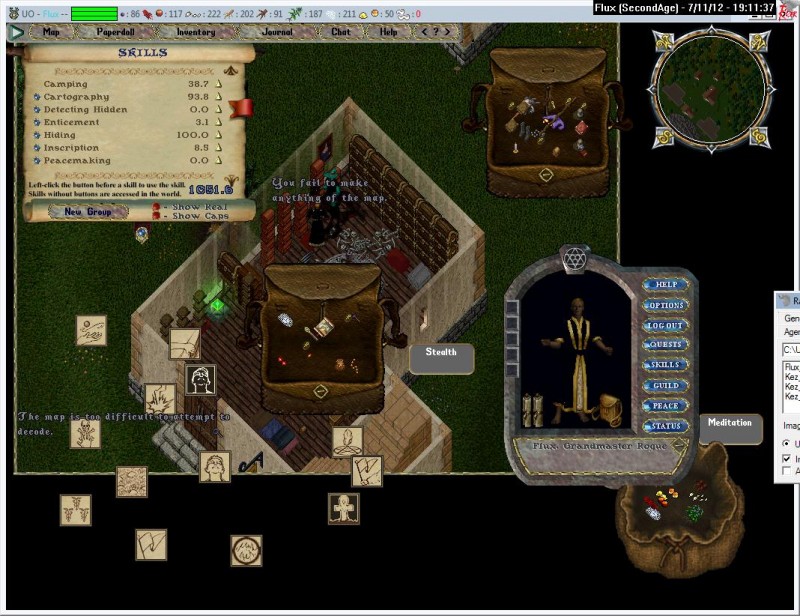This screenshot has width=800, height=616.
Task: Open the Chat menu entry
Action: click(341, 31)
